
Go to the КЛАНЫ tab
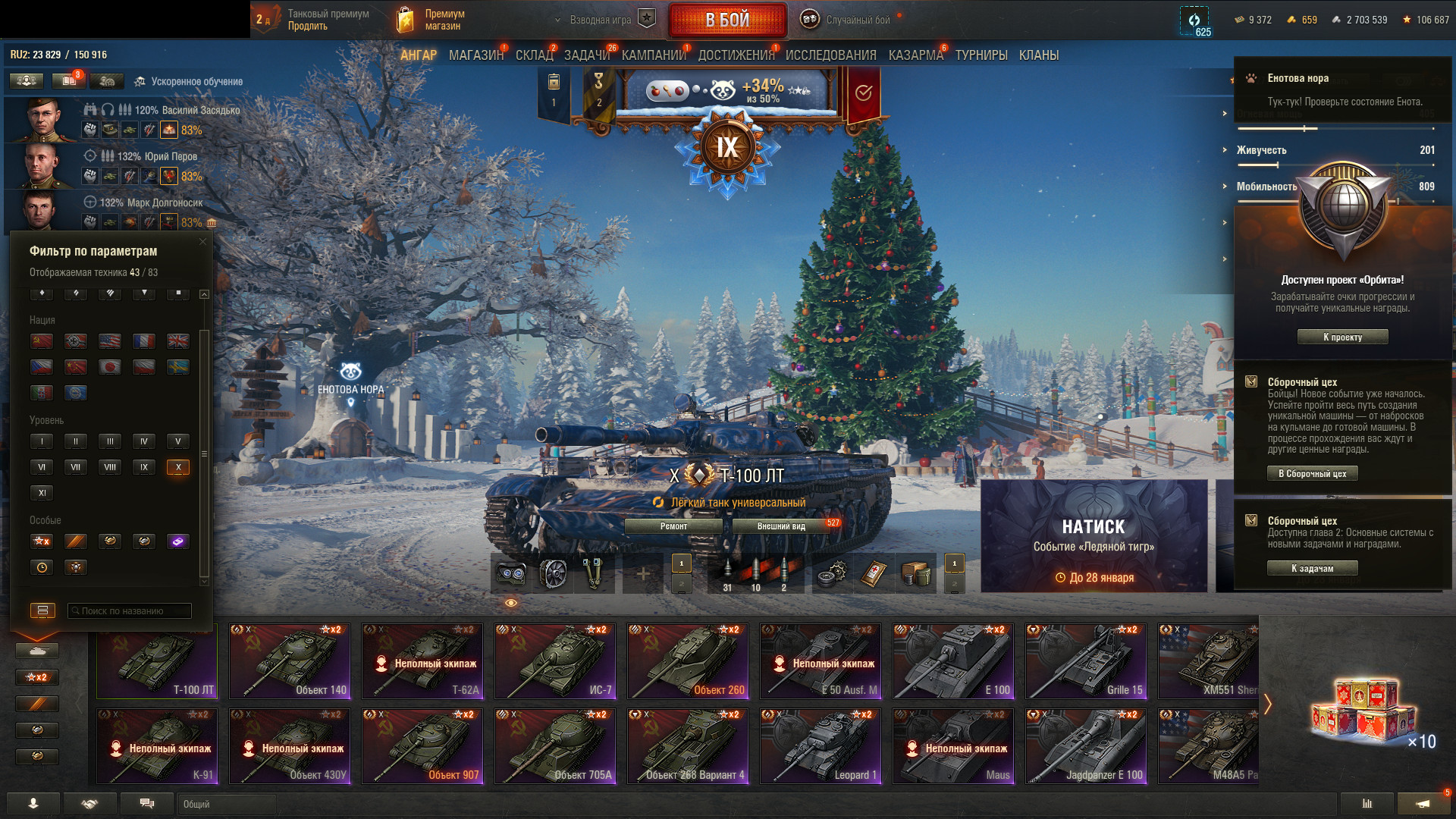(x=1038, y=55)
